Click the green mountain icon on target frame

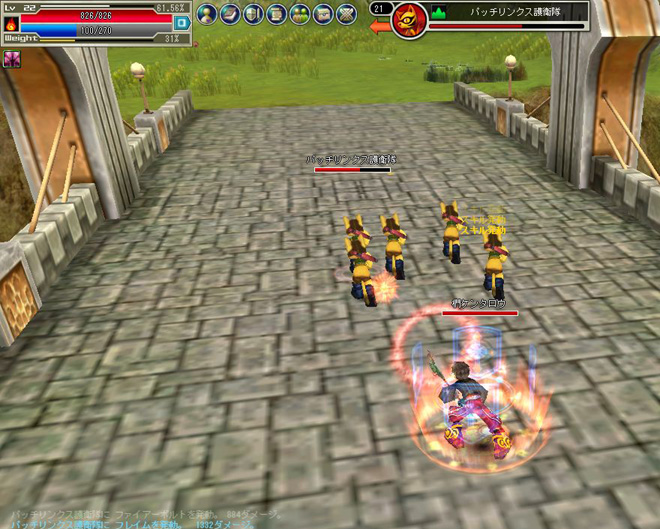point(437,13)
